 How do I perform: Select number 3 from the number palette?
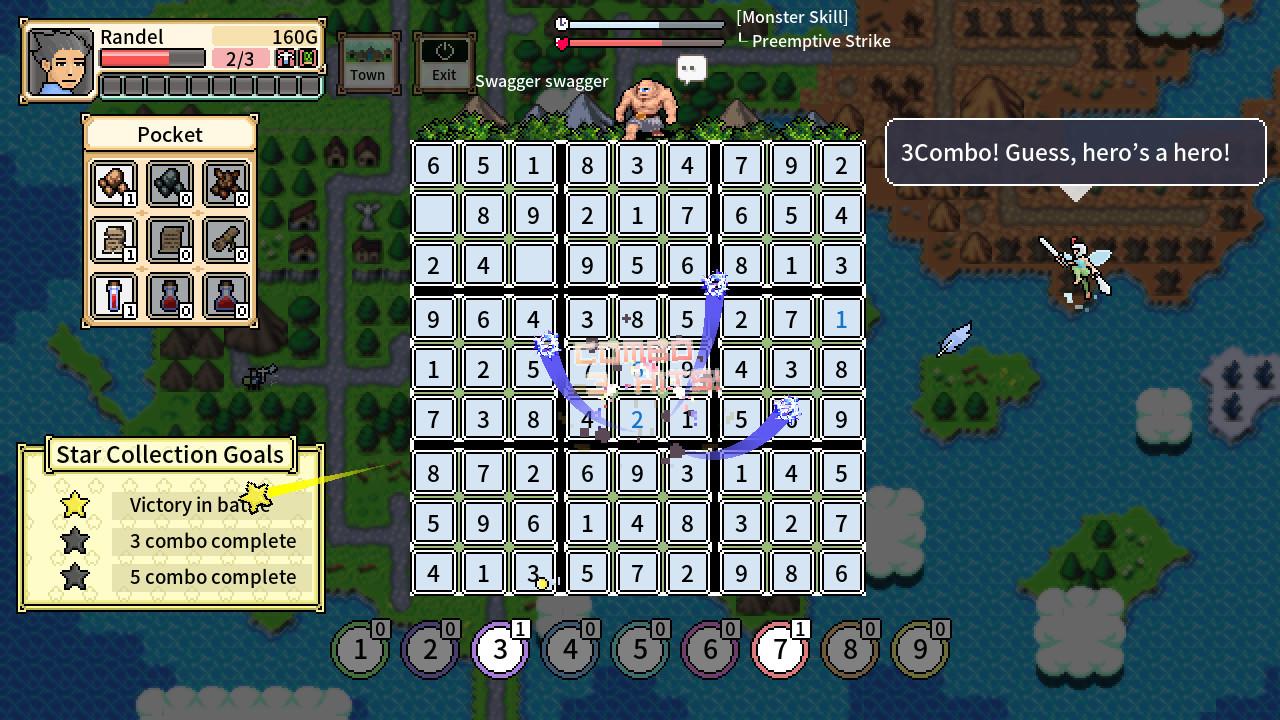click(x=500, y=648)
